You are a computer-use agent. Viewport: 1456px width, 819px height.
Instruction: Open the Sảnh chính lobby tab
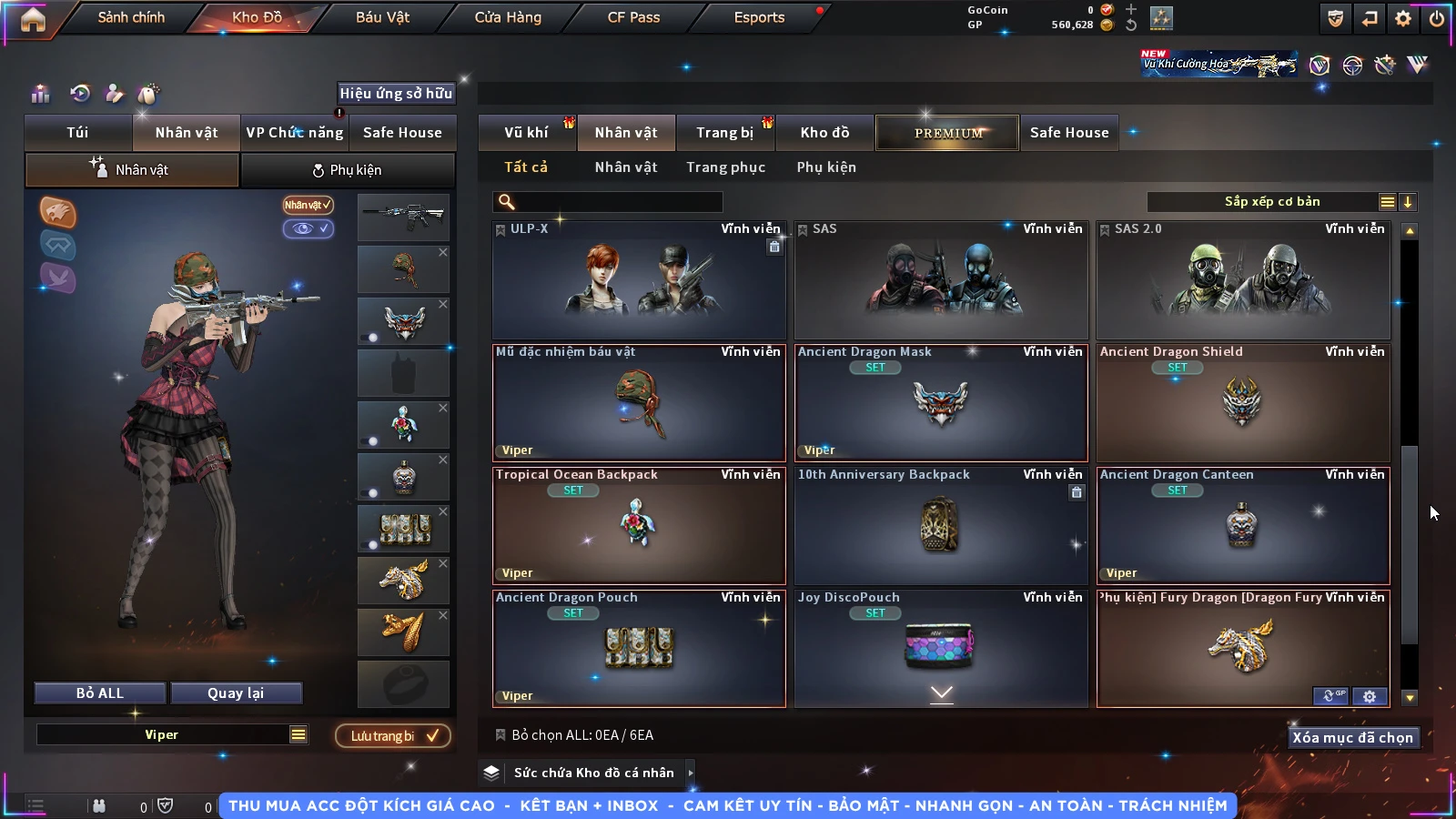(131, 17)
